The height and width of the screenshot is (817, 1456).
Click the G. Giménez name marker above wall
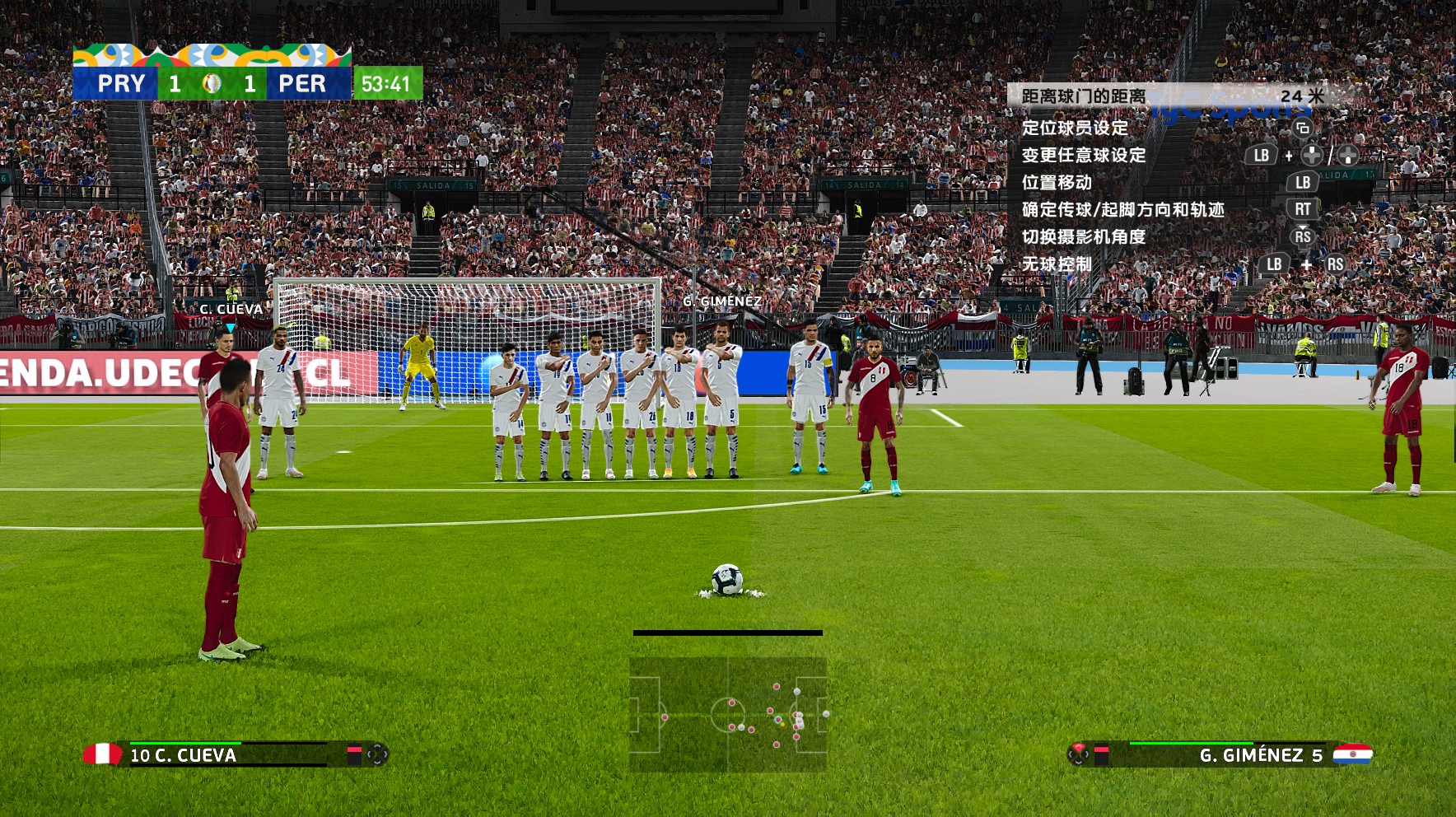[x=721, y=301]
